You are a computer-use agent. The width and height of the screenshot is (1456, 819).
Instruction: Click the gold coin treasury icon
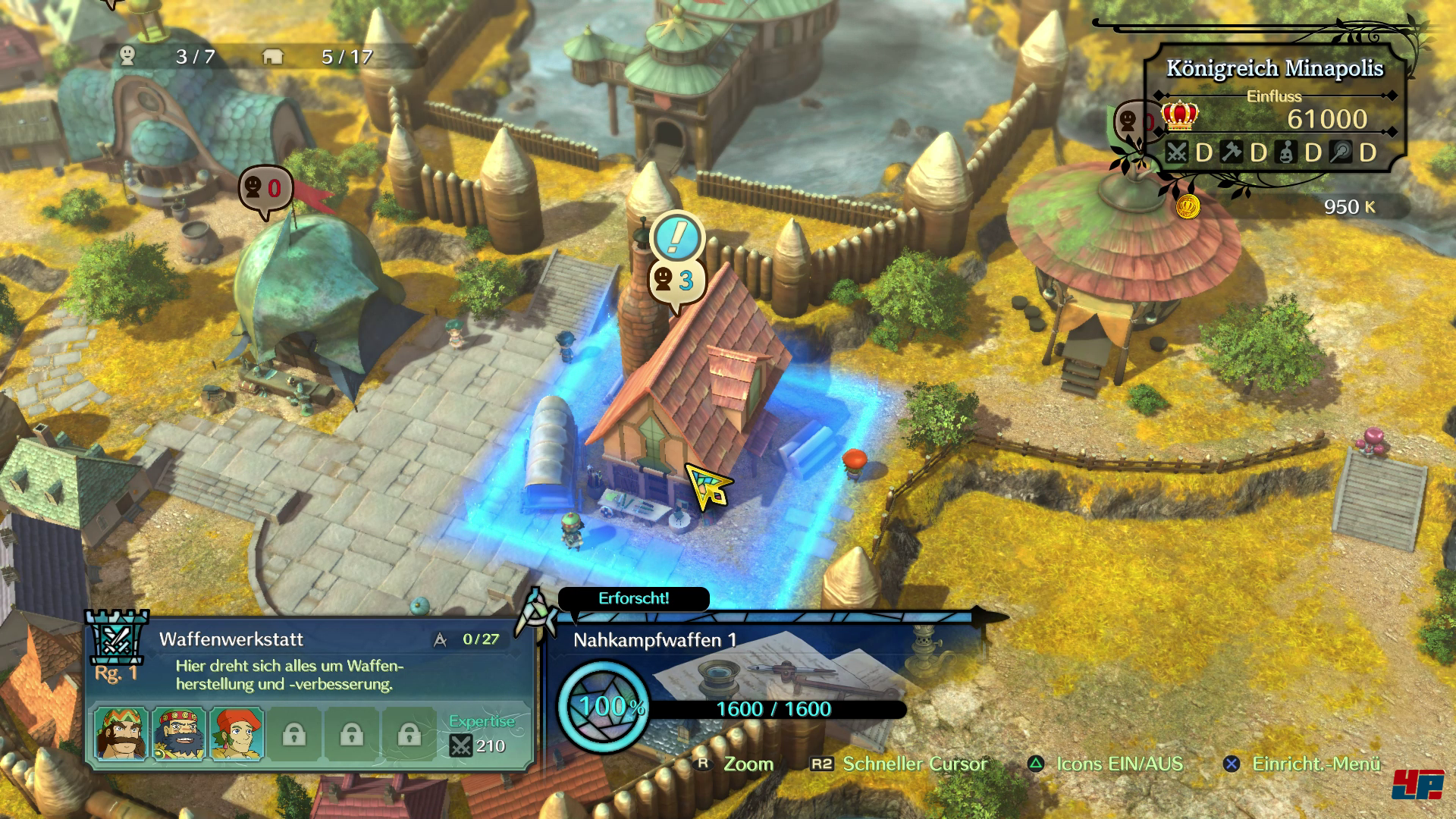coord(1188,206)
